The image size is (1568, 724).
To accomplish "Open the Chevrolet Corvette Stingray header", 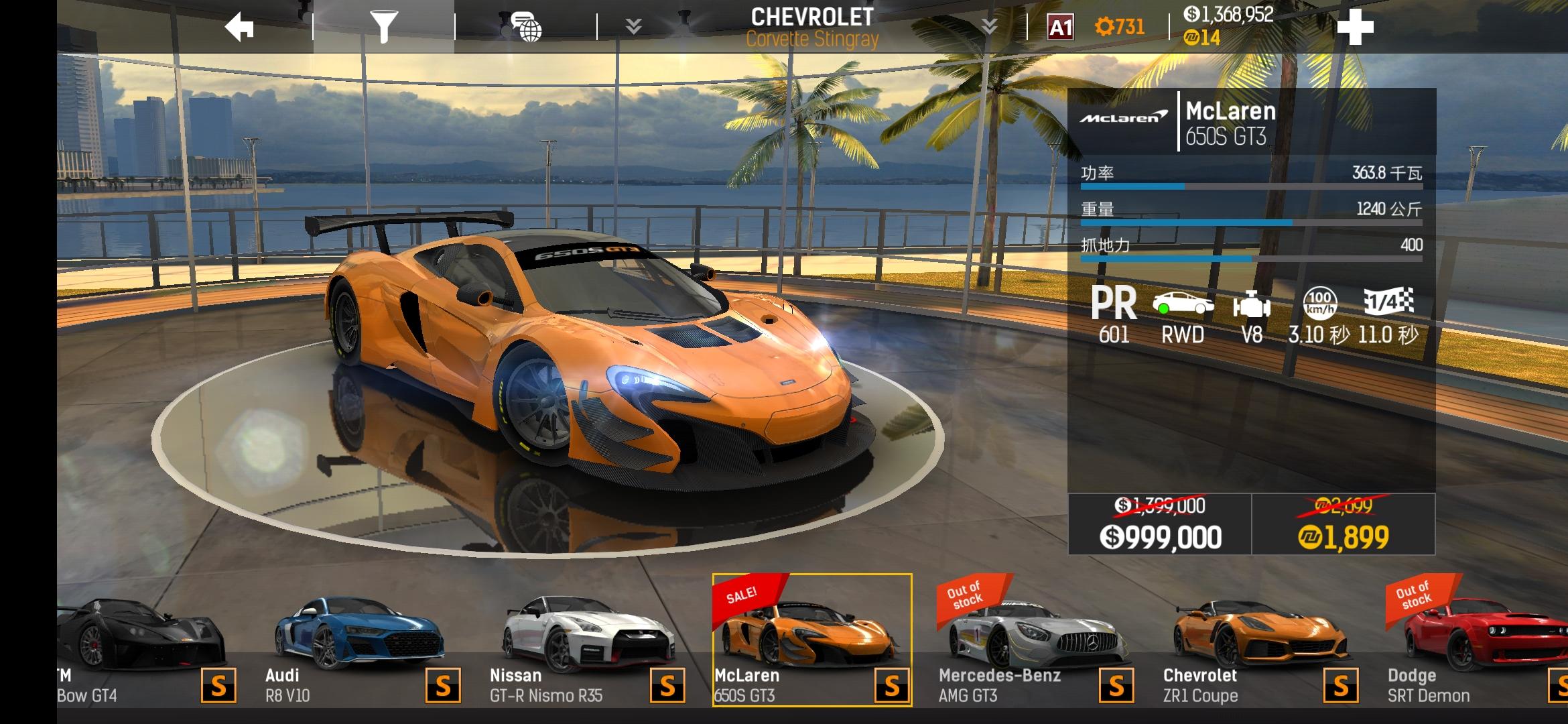I will [x=811, y=27].
